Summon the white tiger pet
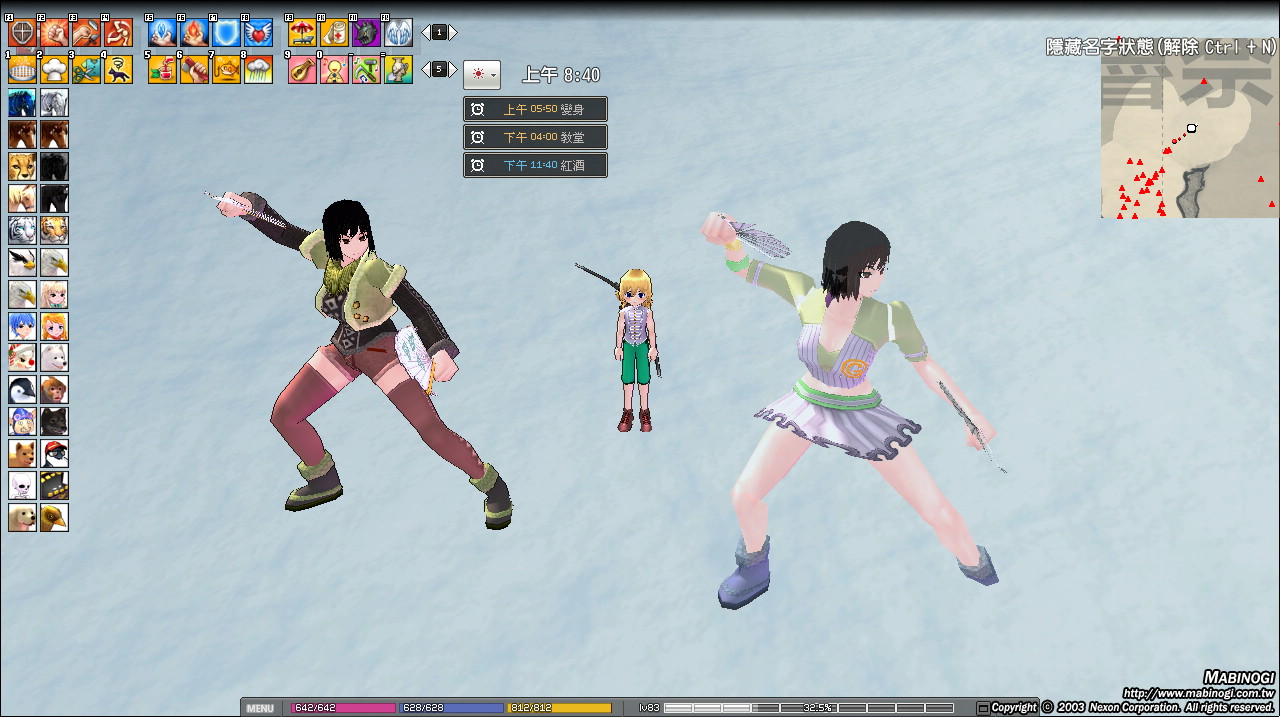 click(22, 230)
